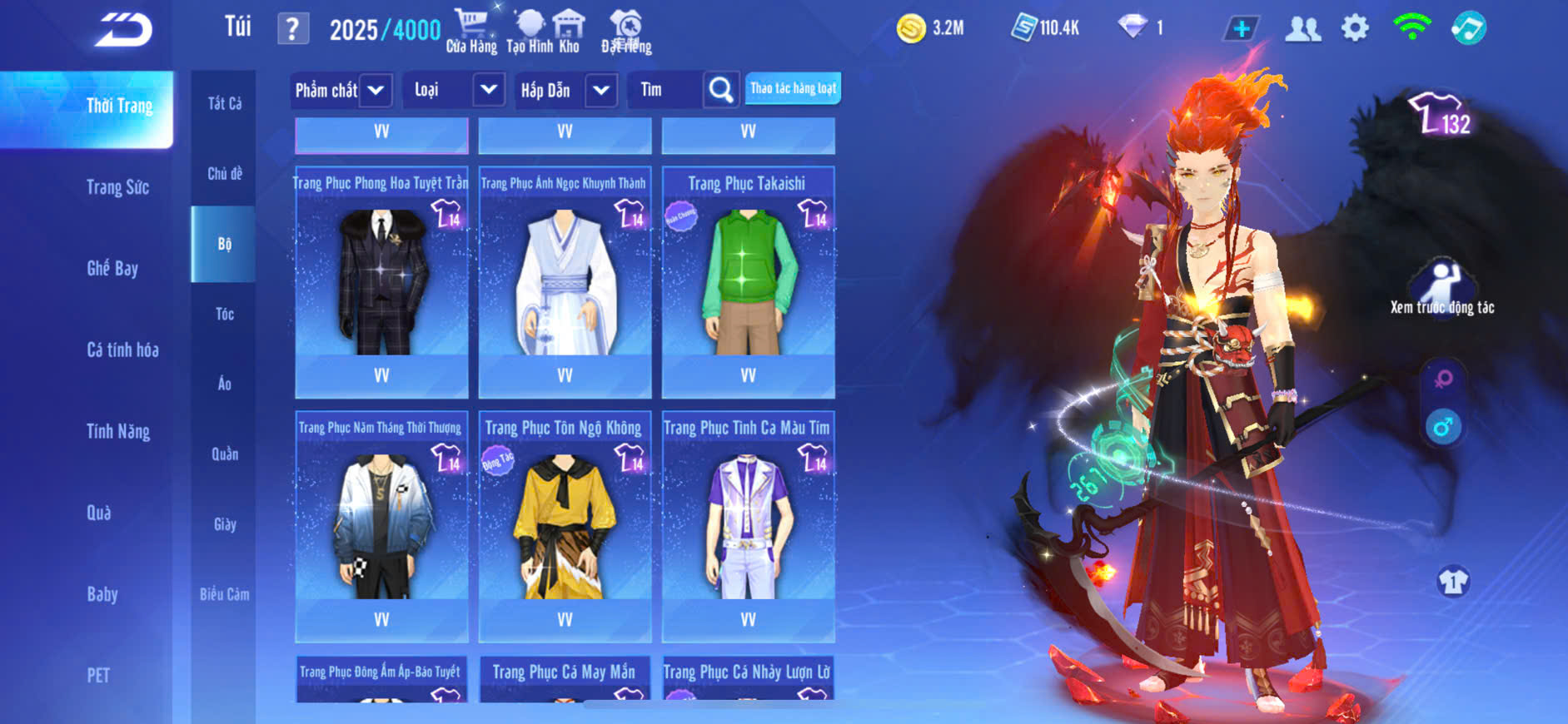Activate Thao tác hàng loạt button

(793, 88)
